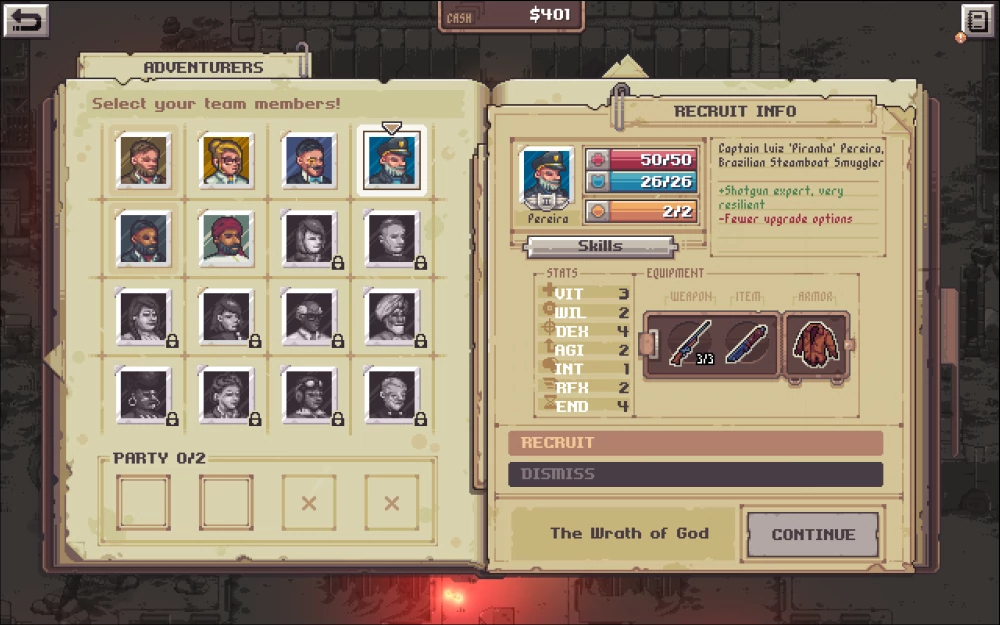Viewport: 1000px width, 625px height.
Task: Click the locked aviator-goggles adventurer portrait
Action: point(309,394)
